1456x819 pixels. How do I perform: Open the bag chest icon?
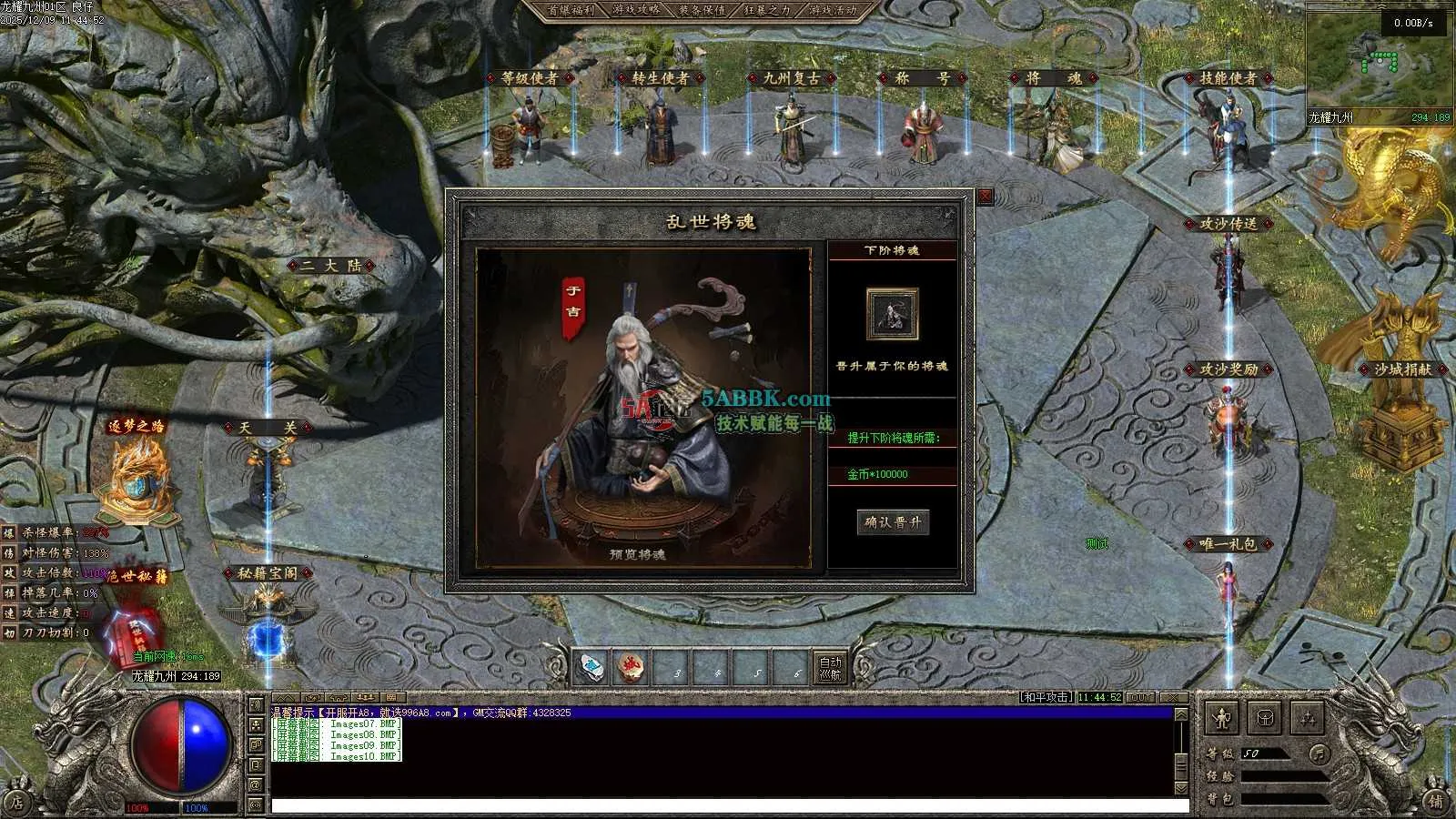tap(1265, 719)
